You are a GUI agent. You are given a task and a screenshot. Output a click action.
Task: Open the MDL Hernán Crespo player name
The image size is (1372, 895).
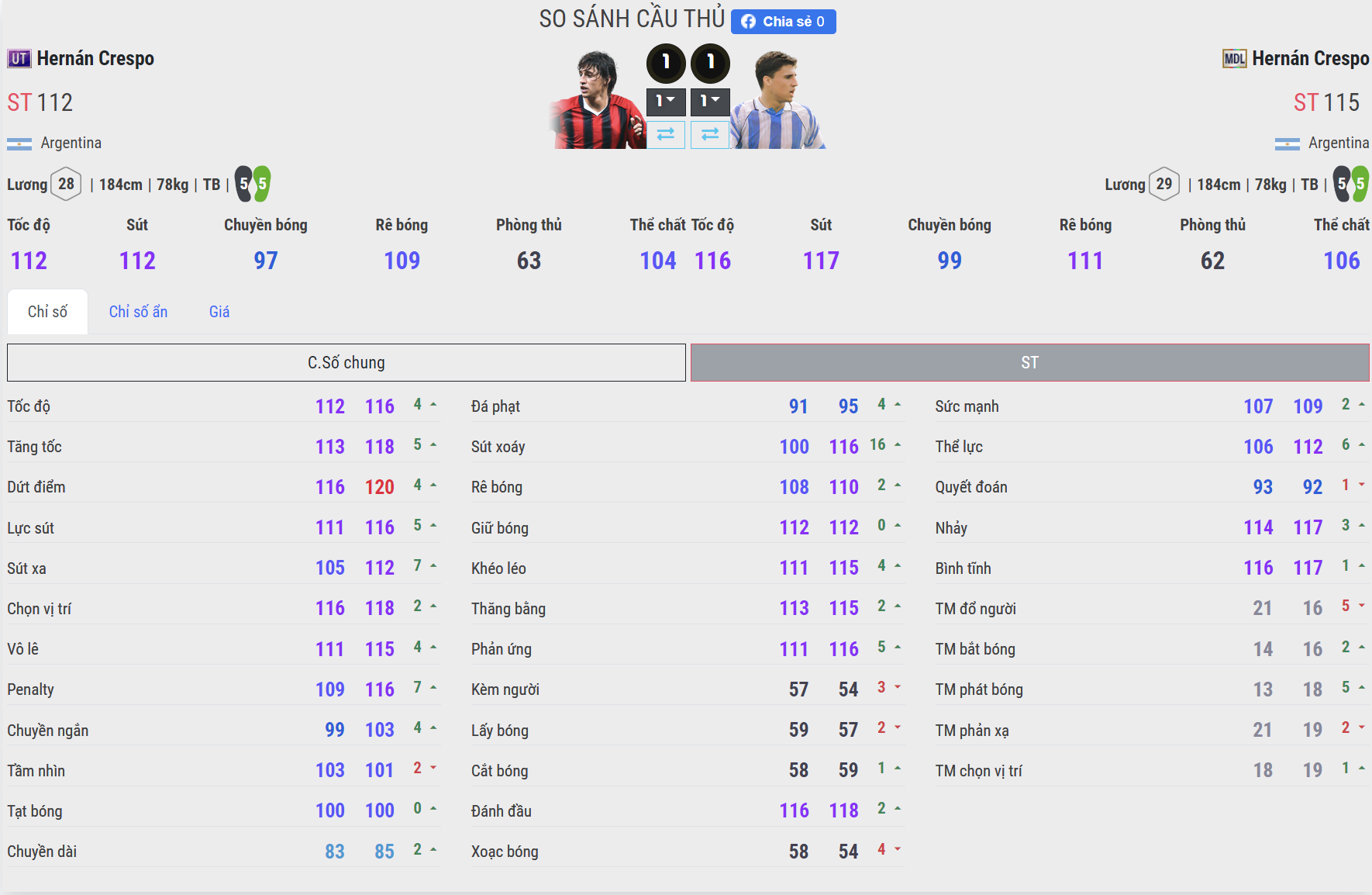tap(1310, 59)
